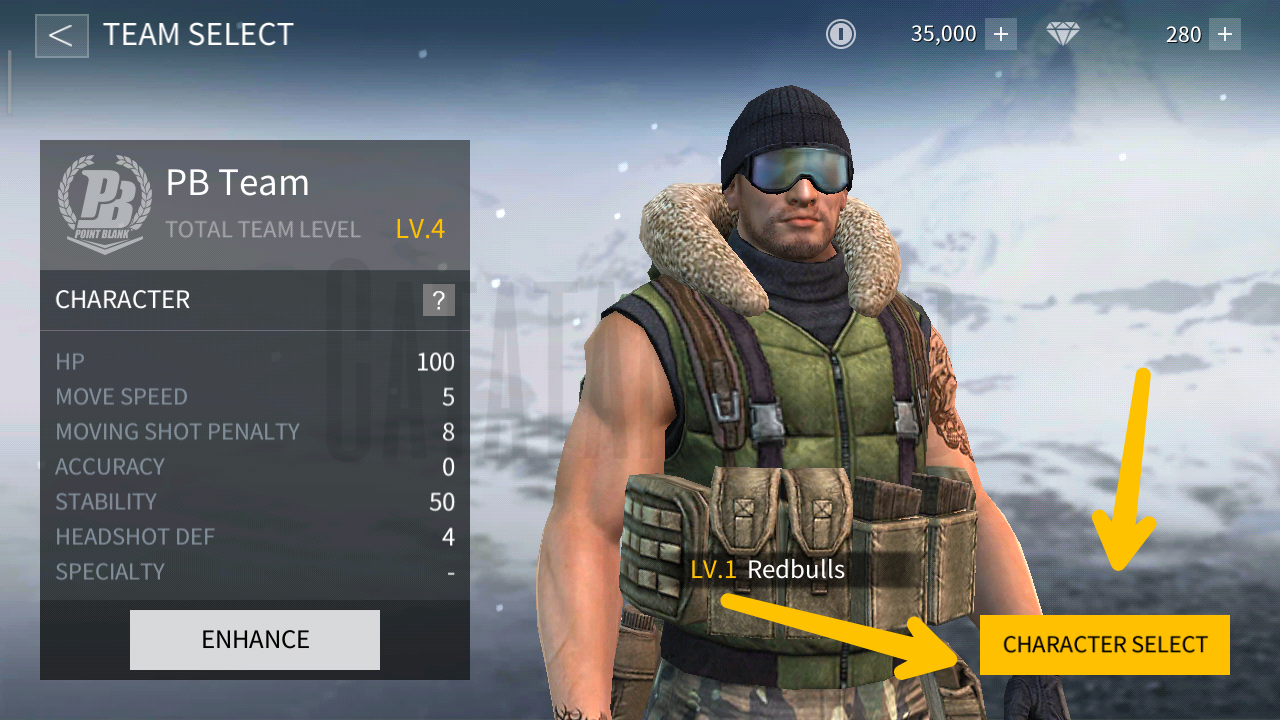Open CHARACTER SELECT
This screenshot has width=1280, height=720.
click(1105, 644)
